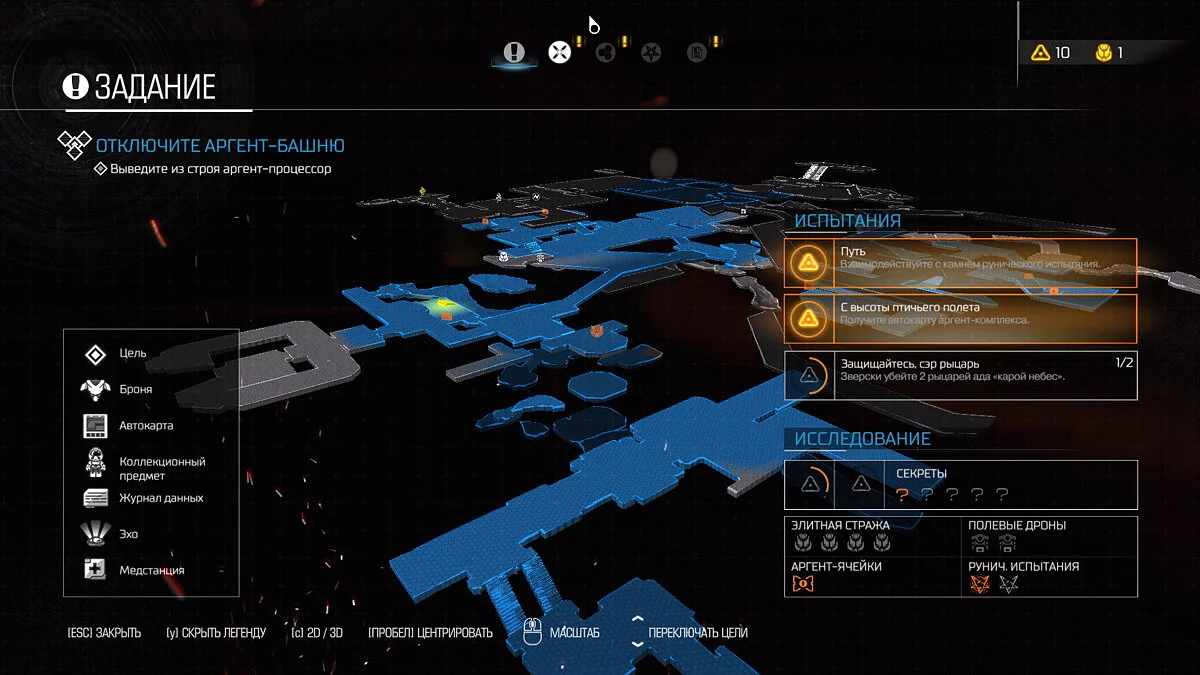Select the "Автокарта" legend entry

click(146, 426)
